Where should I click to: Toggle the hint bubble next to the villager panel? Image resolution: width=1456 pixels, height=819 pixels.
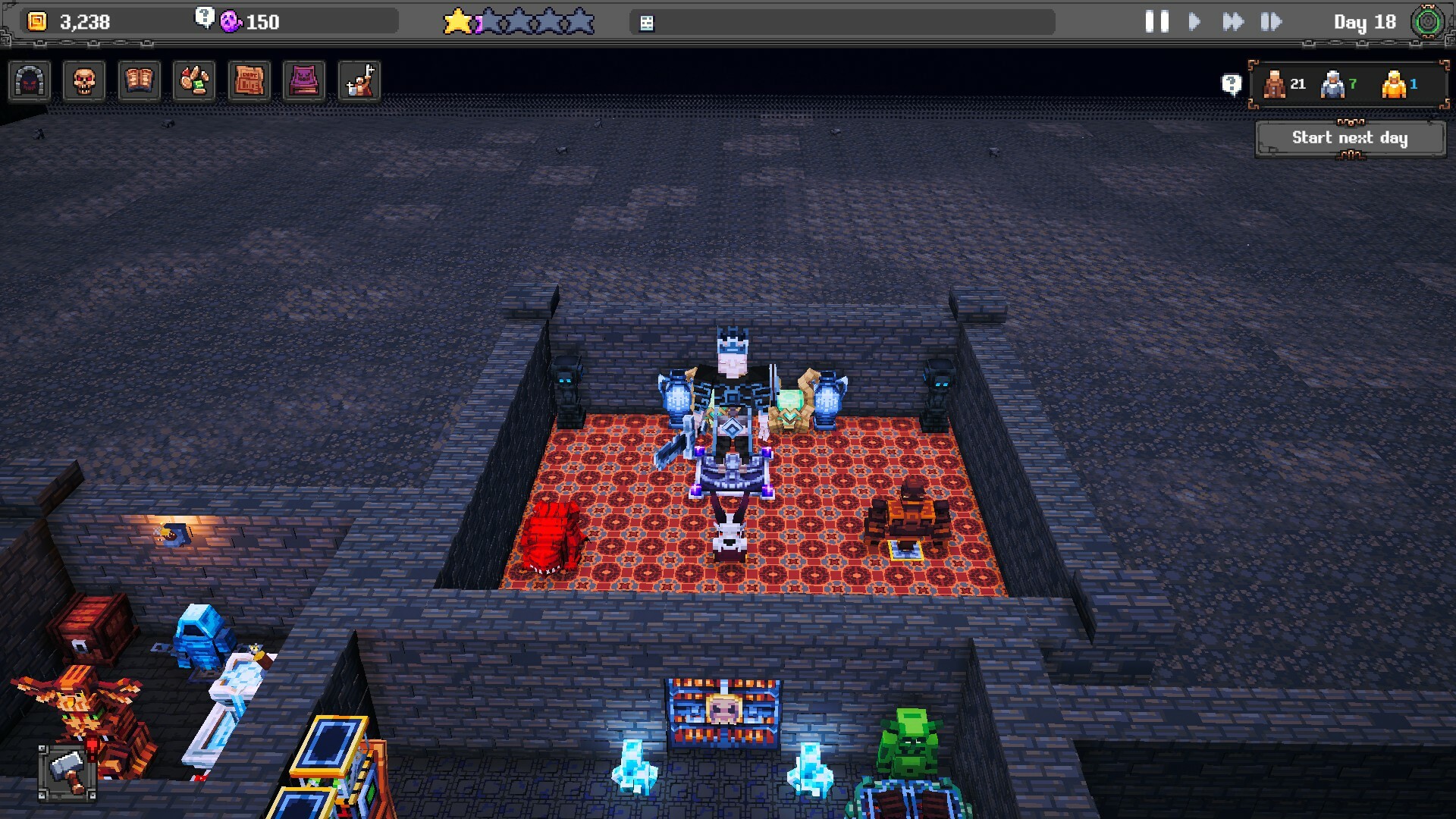click(x=1230, y=83)
